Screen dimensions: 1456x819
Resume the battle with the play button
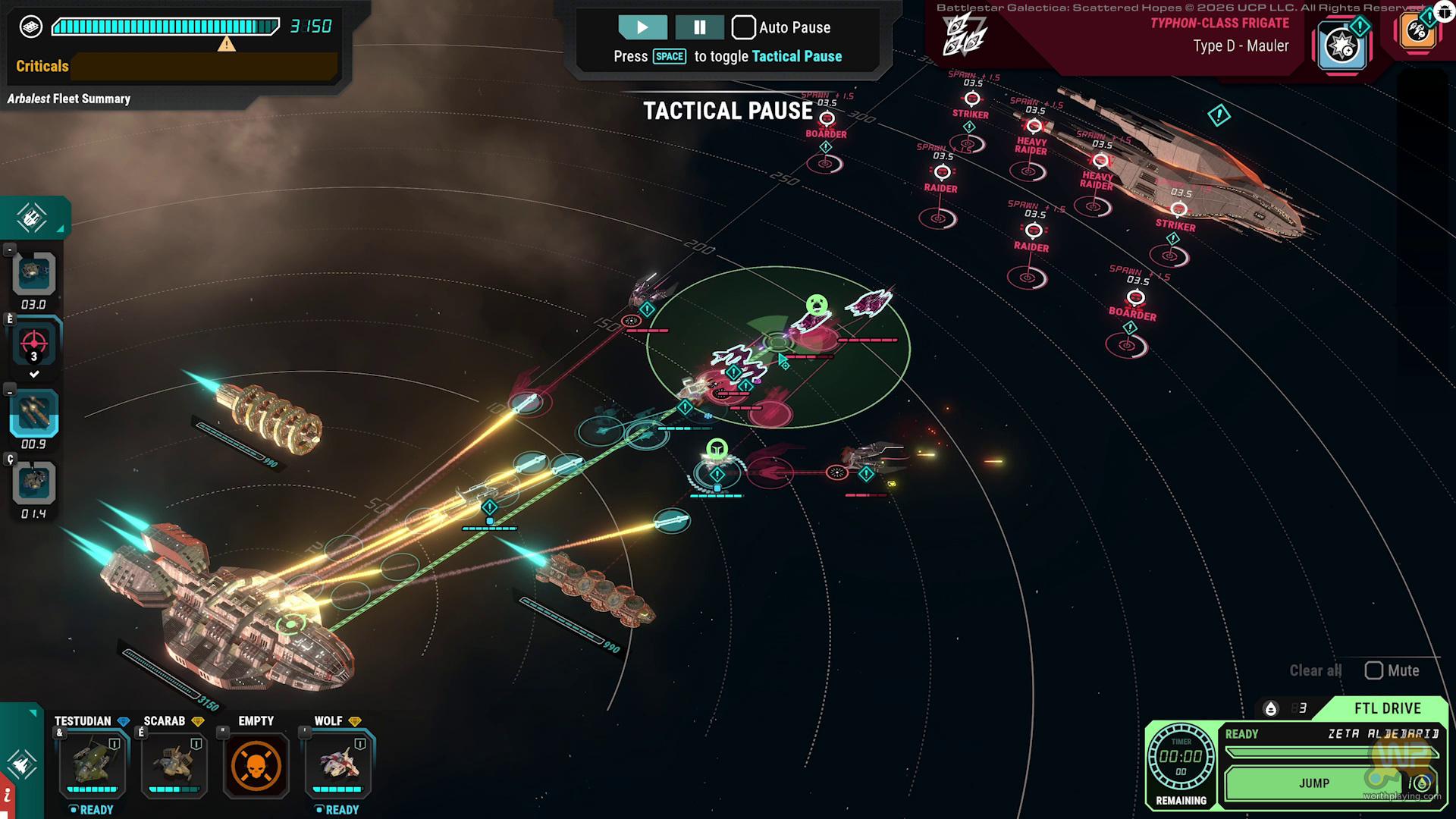coord(642,27)
